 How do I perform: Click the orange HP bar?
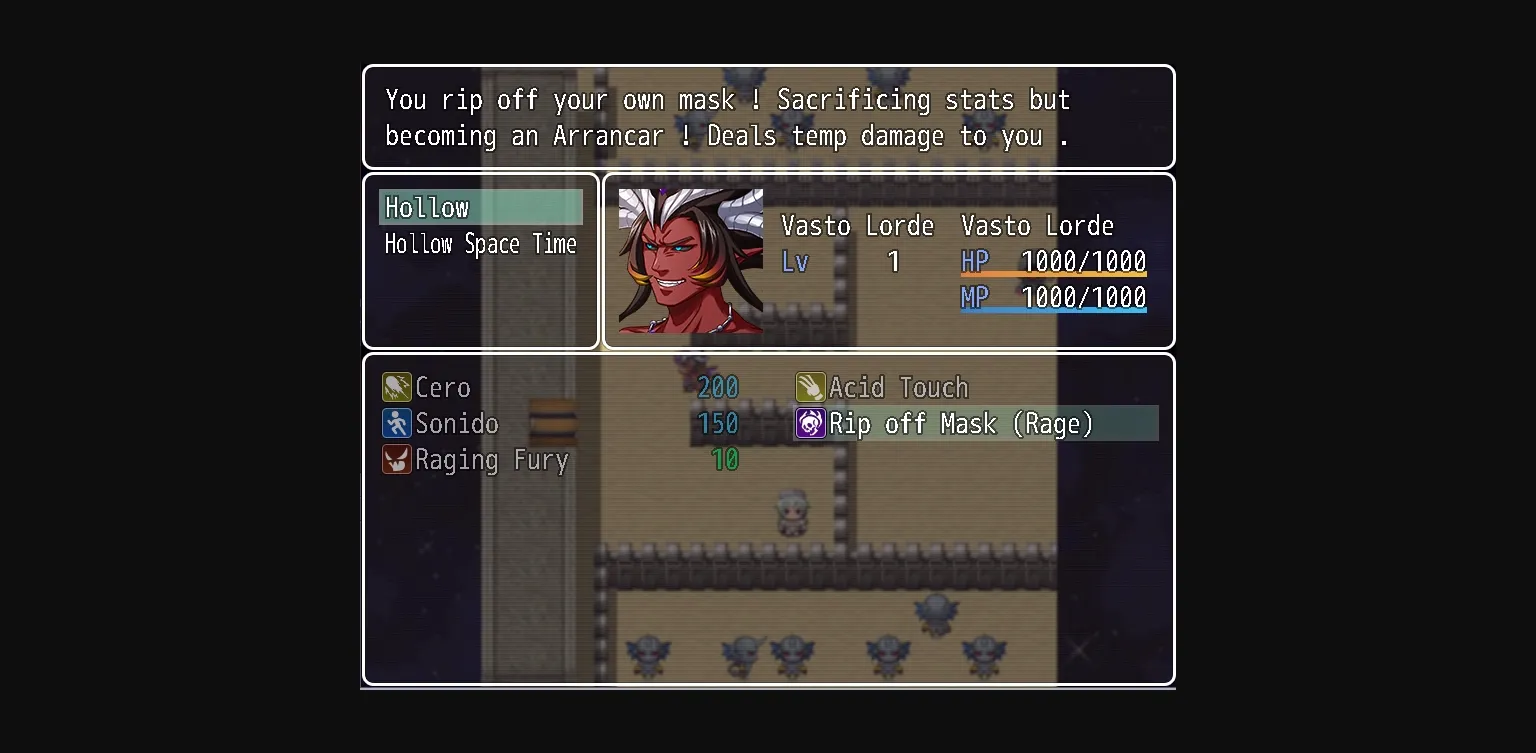coord(1053,274)
